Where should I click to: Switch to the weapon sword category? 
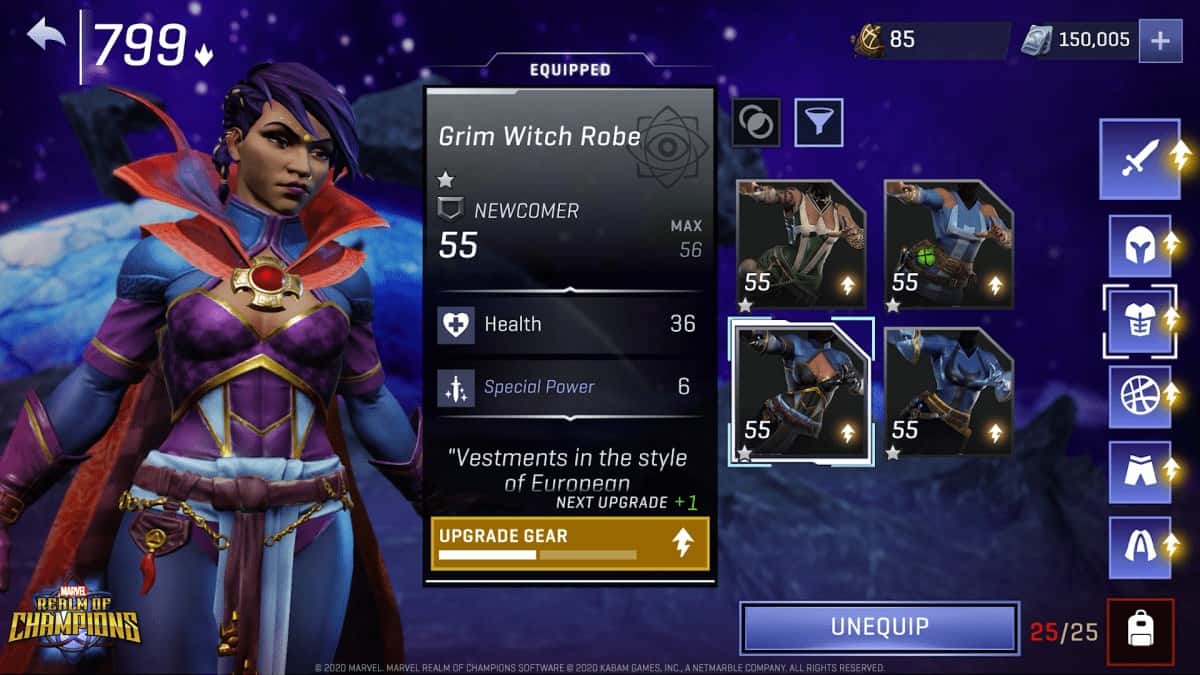coord(1140,158)
